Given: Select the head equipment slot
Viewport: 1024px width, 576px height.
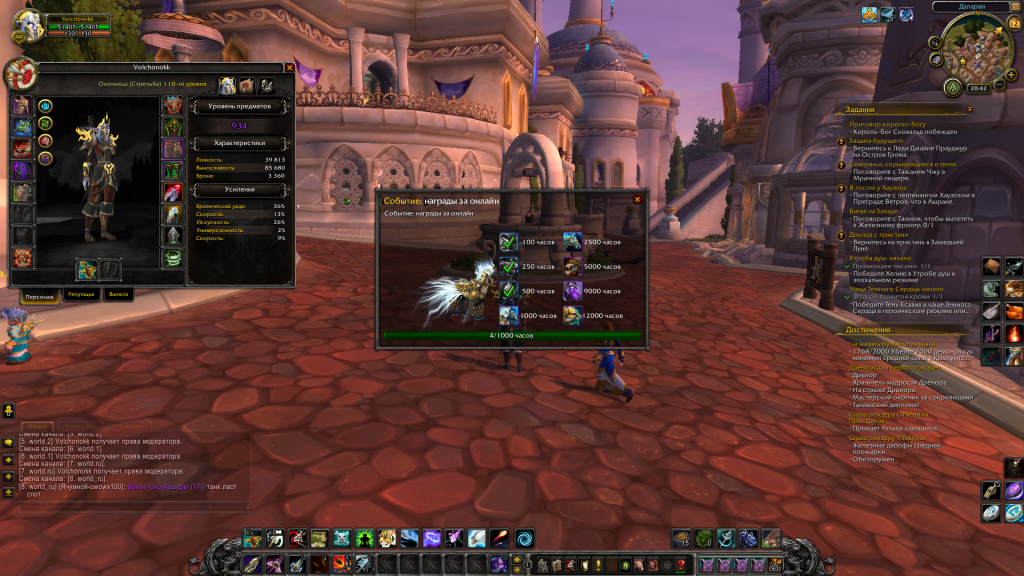Looking at the screenshot, I should tap(22, 105).
